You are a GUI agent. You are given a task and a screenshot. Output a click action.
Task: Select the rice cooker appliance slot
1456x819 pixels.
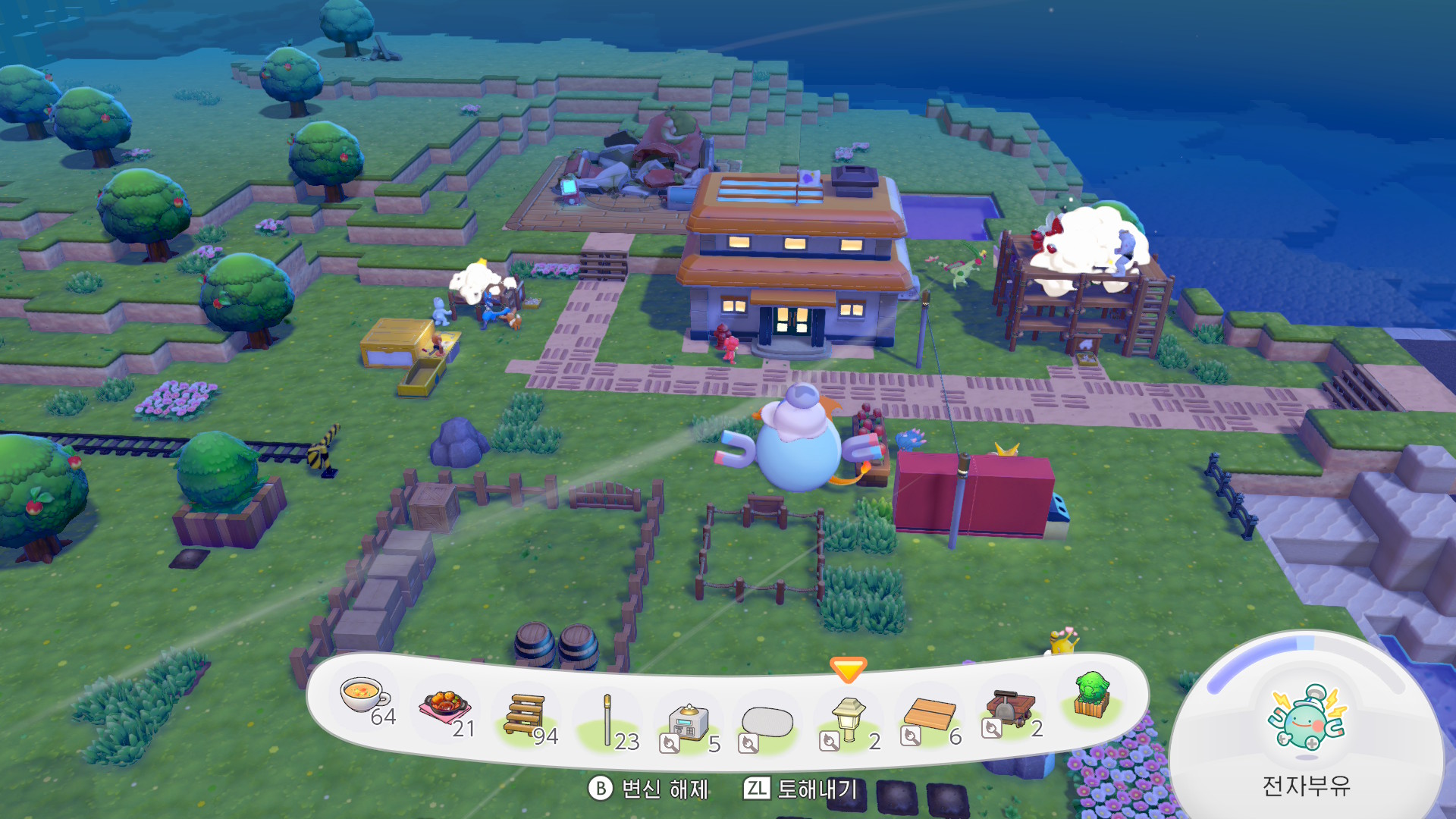click(689, 722)
